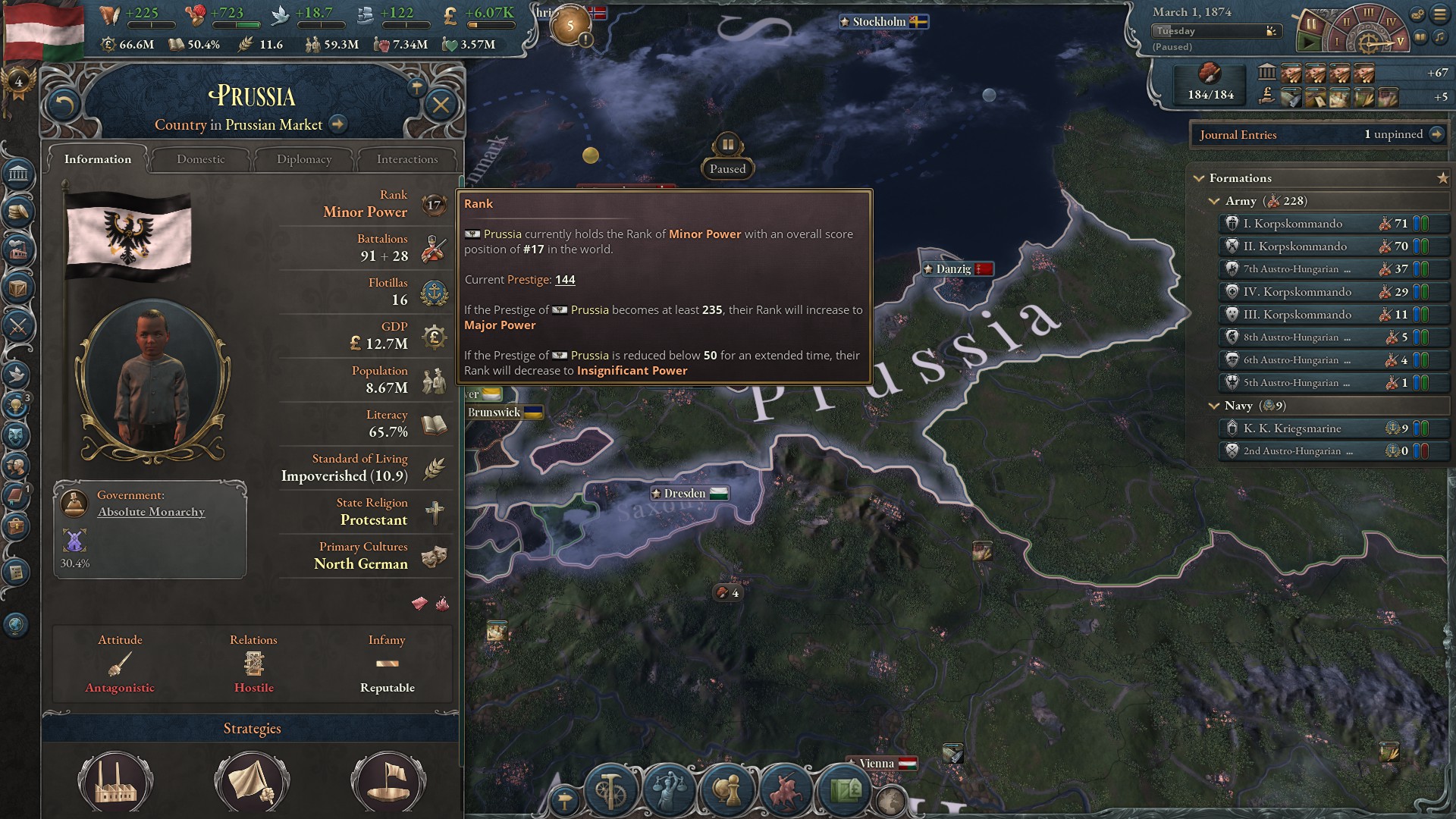
Task: Toggle the pause control in the top-right clock
Action: pyautogui.click(x=1311, y=24)
